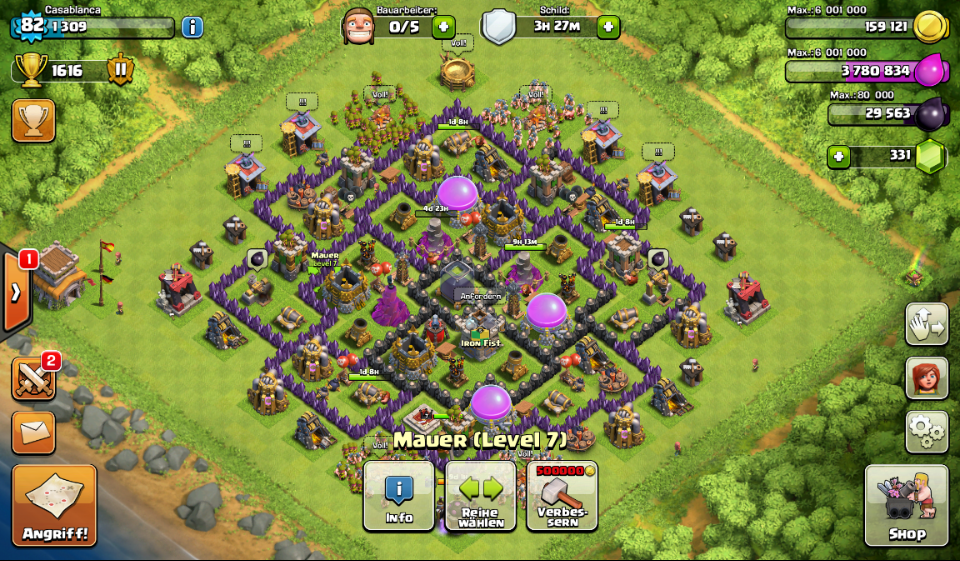The image size is (960, 561).
Task: Upgrade the wall with Verbessern
Action: tap(562, 496)
